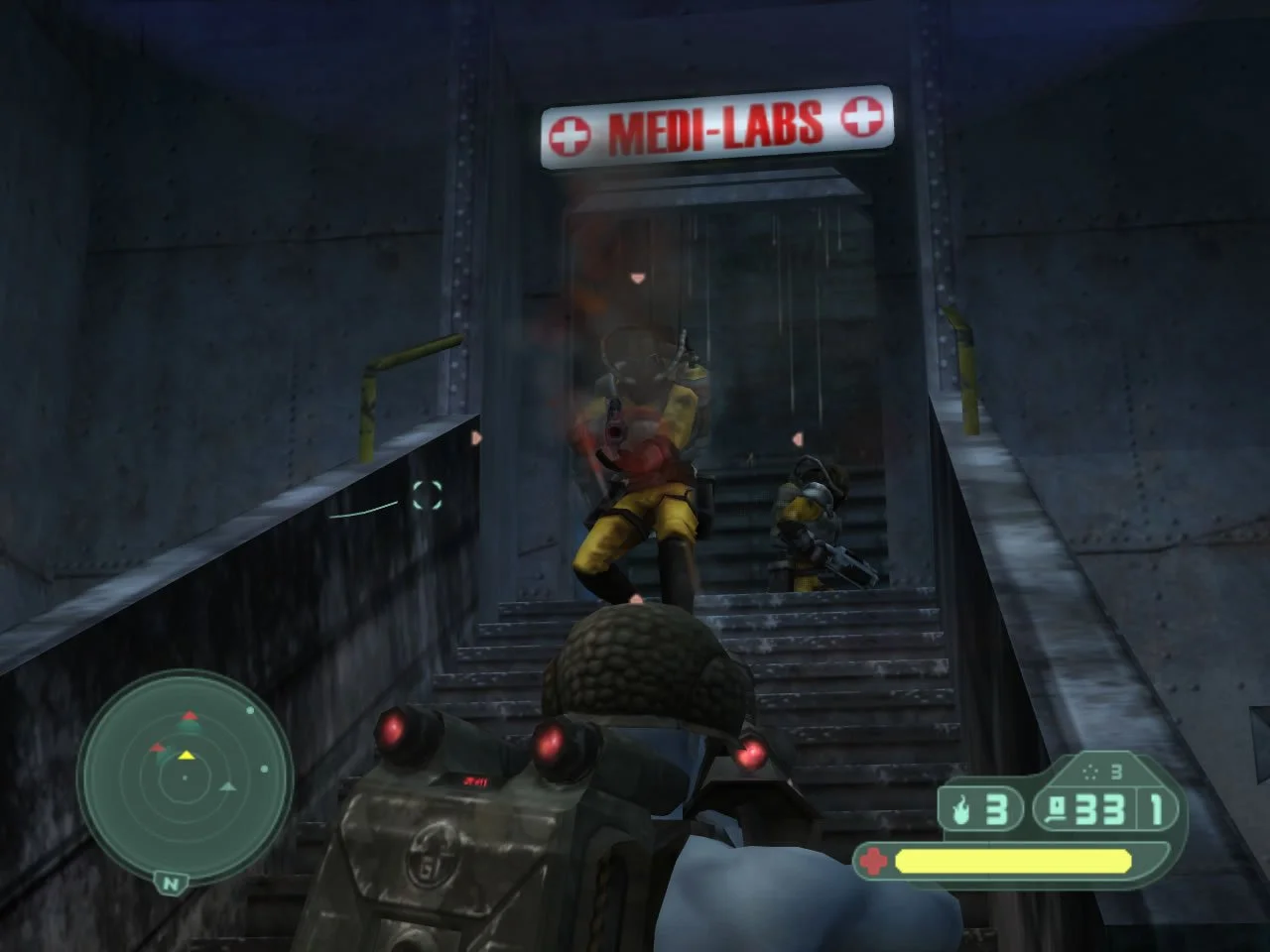Expand the weapon status readout on the backpack

pos(474,779)
